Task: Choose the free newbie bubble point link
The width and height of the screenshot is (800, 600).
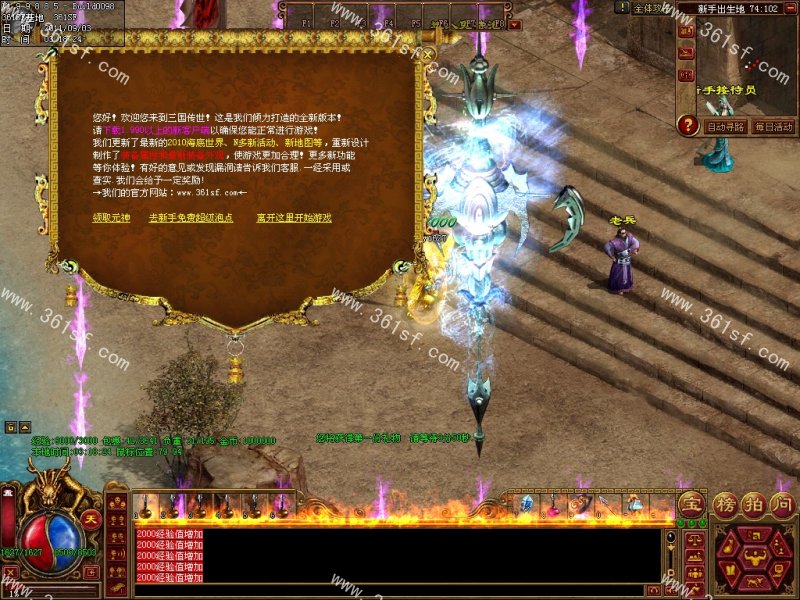Action: [x=191, y=217]
